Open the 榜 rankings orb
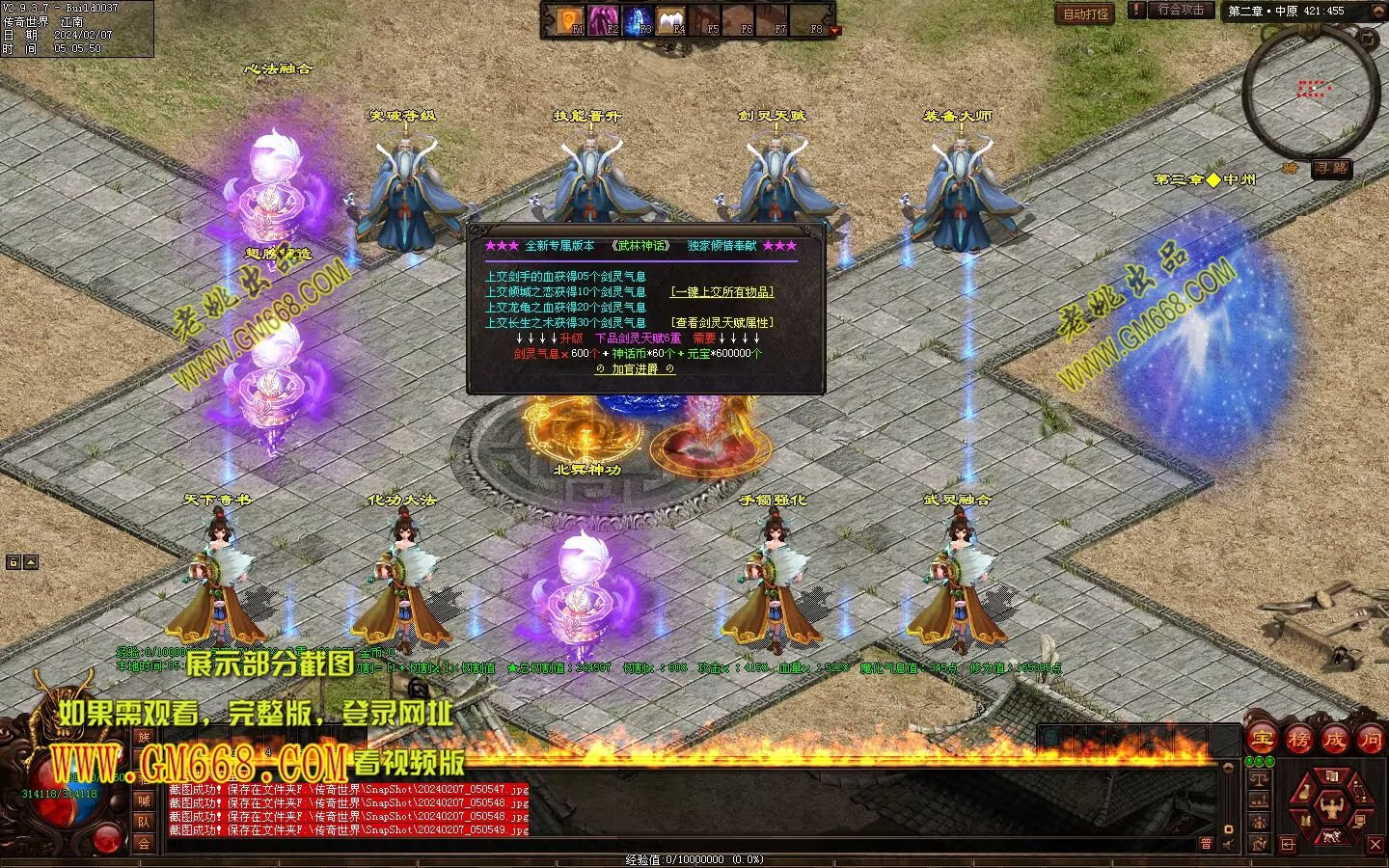1389x868 pixels. pyautogui.click(x=1298, y=740)
